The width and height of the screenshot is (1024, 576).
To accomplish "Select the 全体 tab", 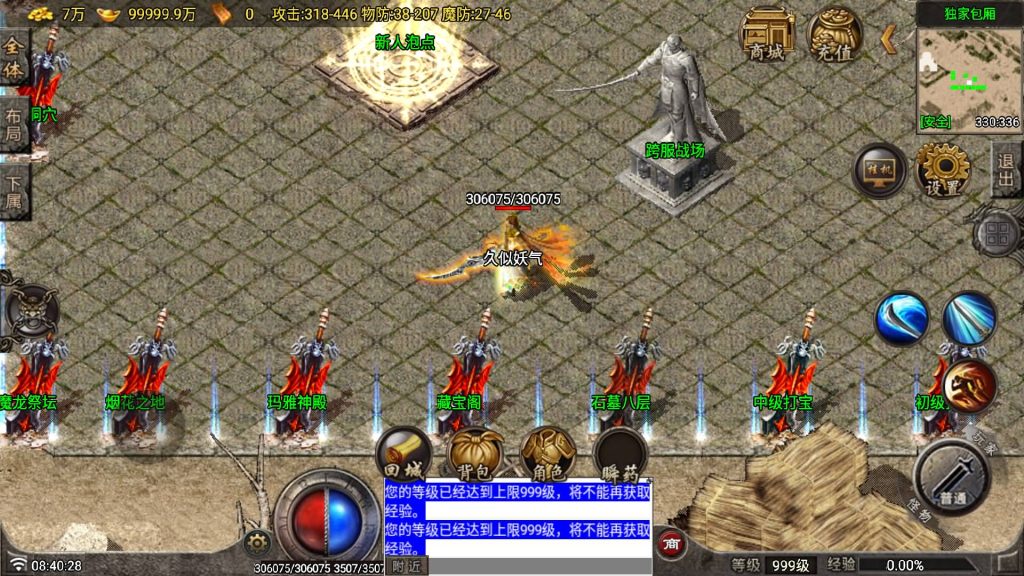I will pyautogui.click(x=13, y=58).
